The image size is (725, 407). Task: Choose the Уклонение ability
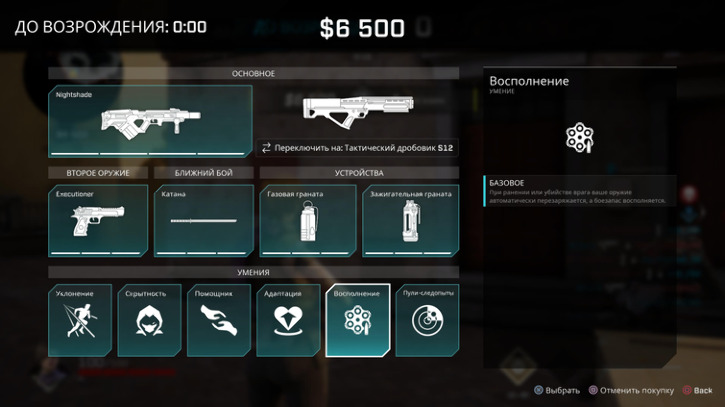pos(80,320)
